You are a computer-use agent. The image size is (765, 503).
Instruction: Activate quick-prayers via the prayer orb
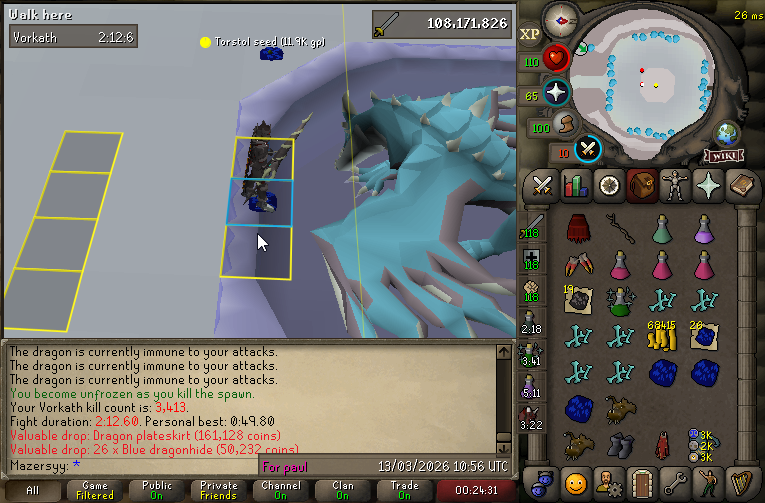[556, 93]
